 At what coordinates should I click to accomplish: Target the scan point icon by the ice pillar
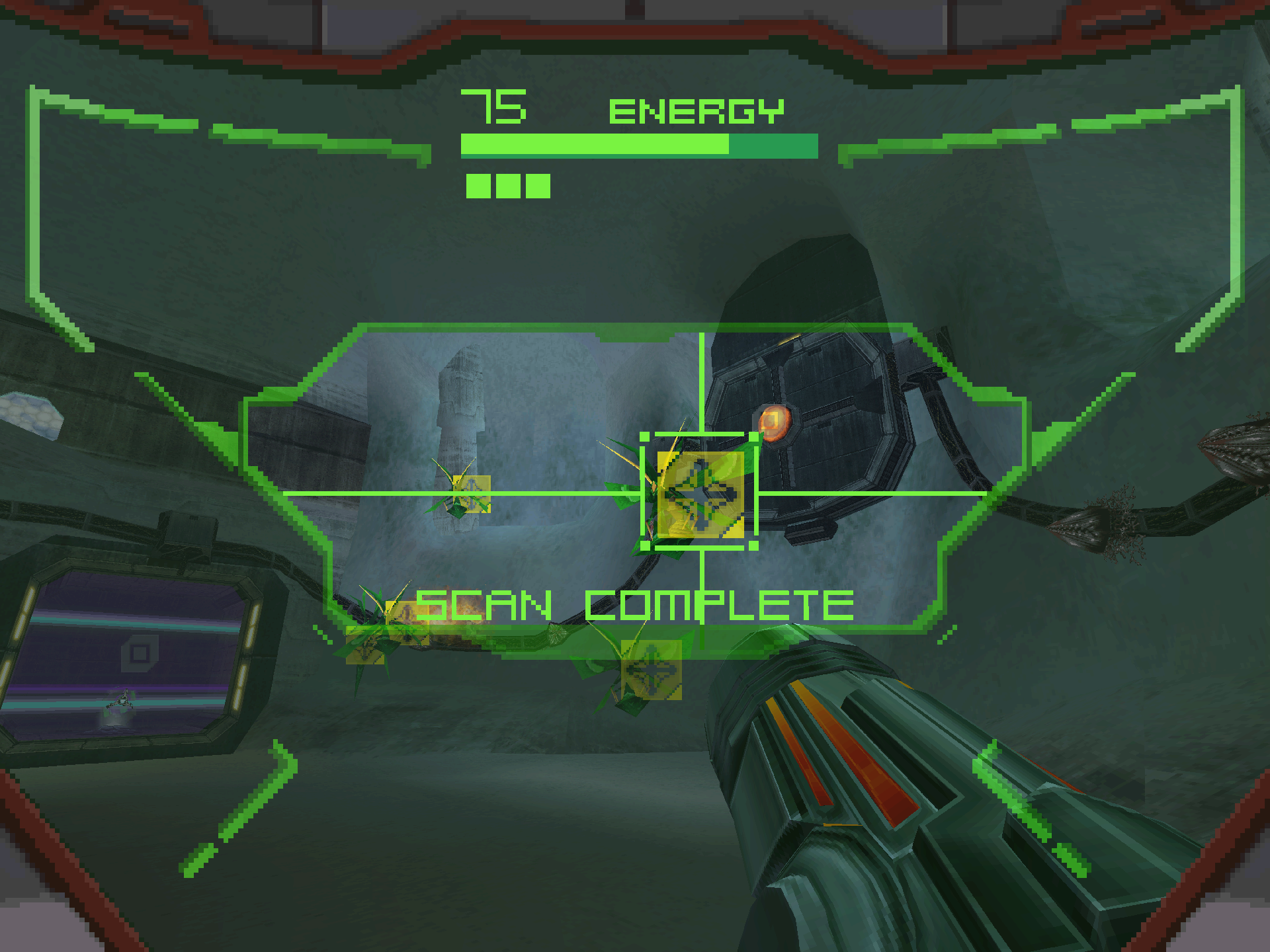pyautogui.click(x=472, y=494)
